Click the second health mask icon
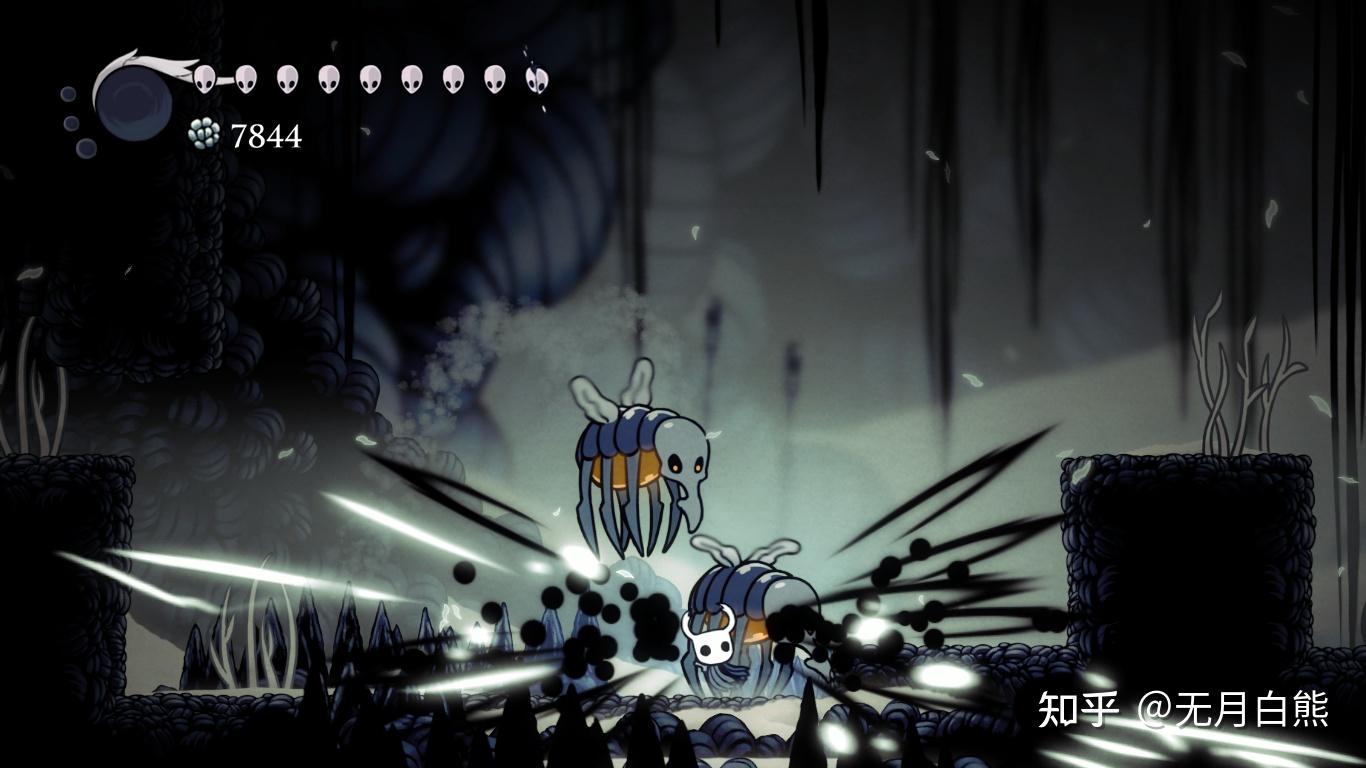The width and height of the screenshot is (1366, 768). click(247, 78)
